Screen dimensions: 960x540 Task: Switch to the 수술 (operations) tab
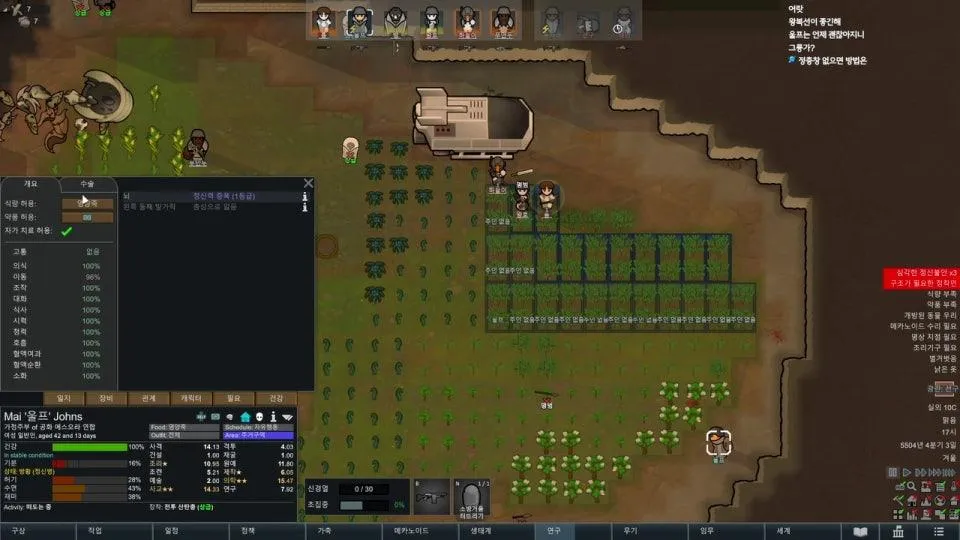point(87,184)
